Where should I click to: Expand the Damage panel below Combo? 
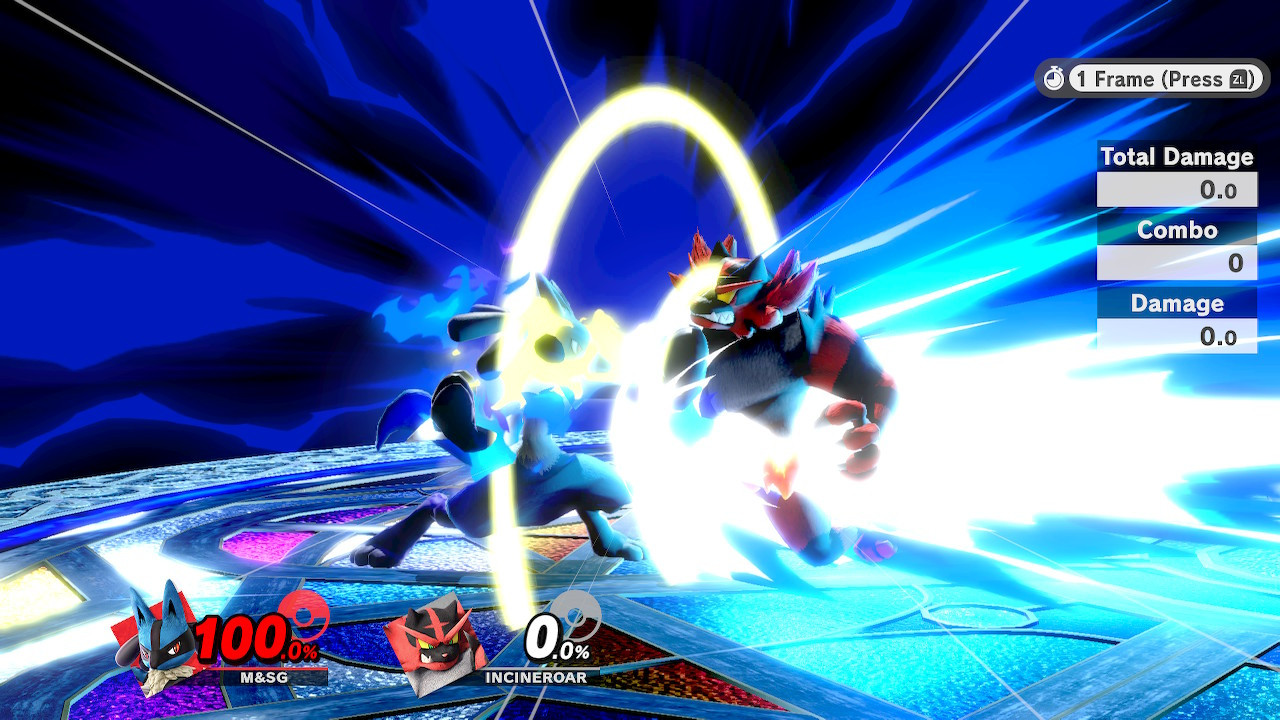[1176, 303]
